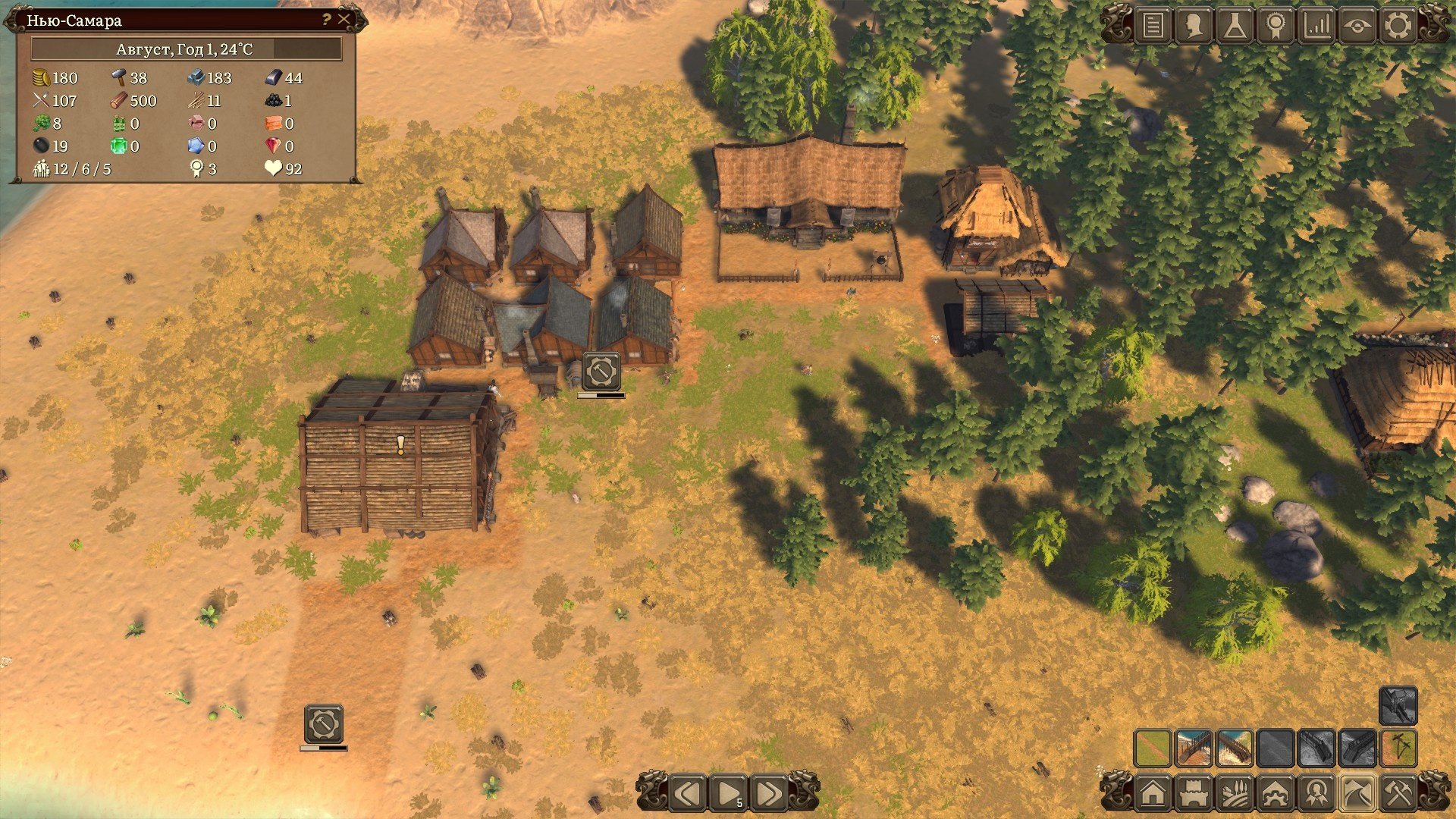Open the award ribbon menu
The height and width of the screenshot is (819, 1456).
coord(1276,26)
